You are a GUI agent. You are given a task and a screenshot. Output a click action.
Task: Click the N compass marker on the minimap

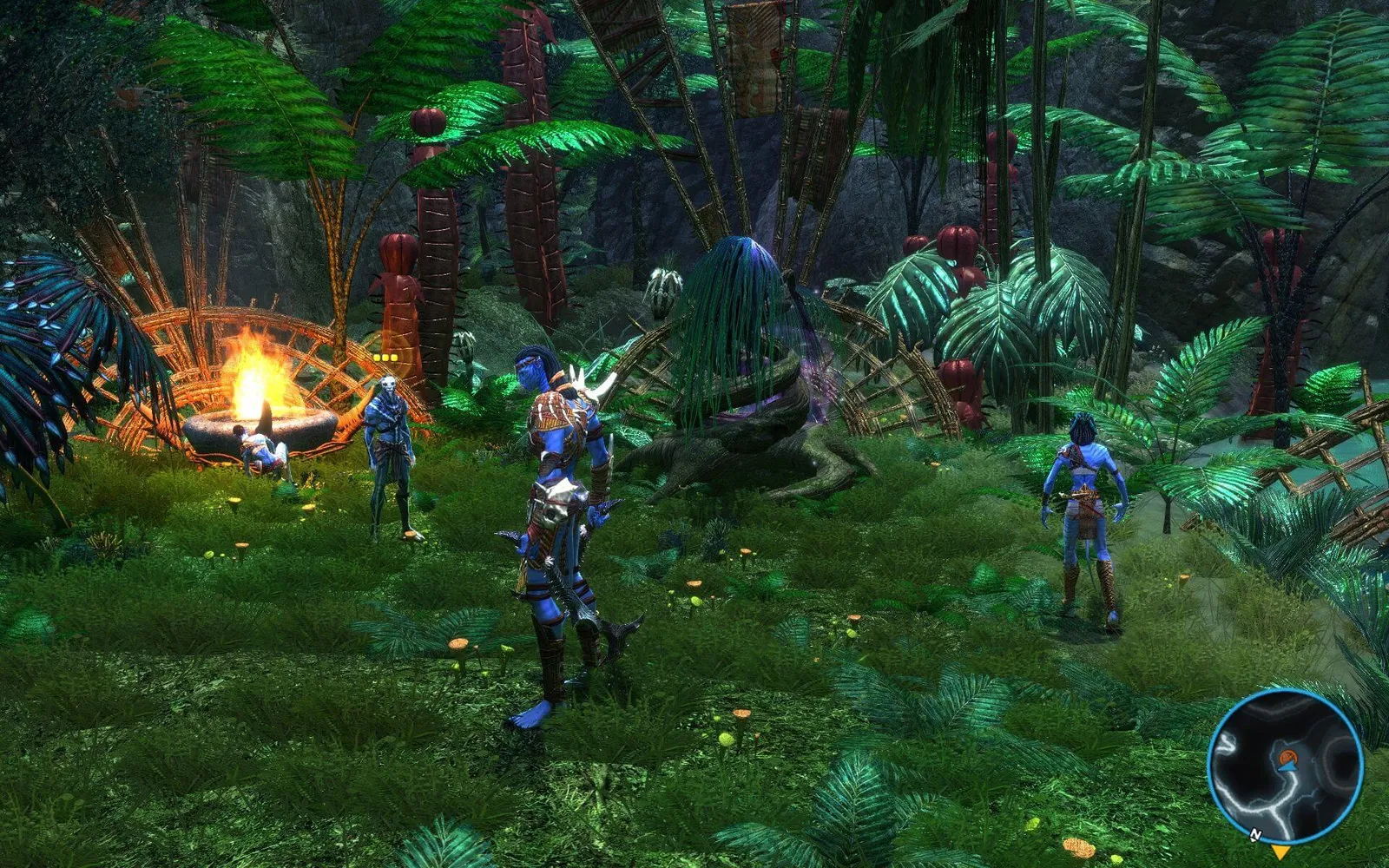(x=1255, y=835)
